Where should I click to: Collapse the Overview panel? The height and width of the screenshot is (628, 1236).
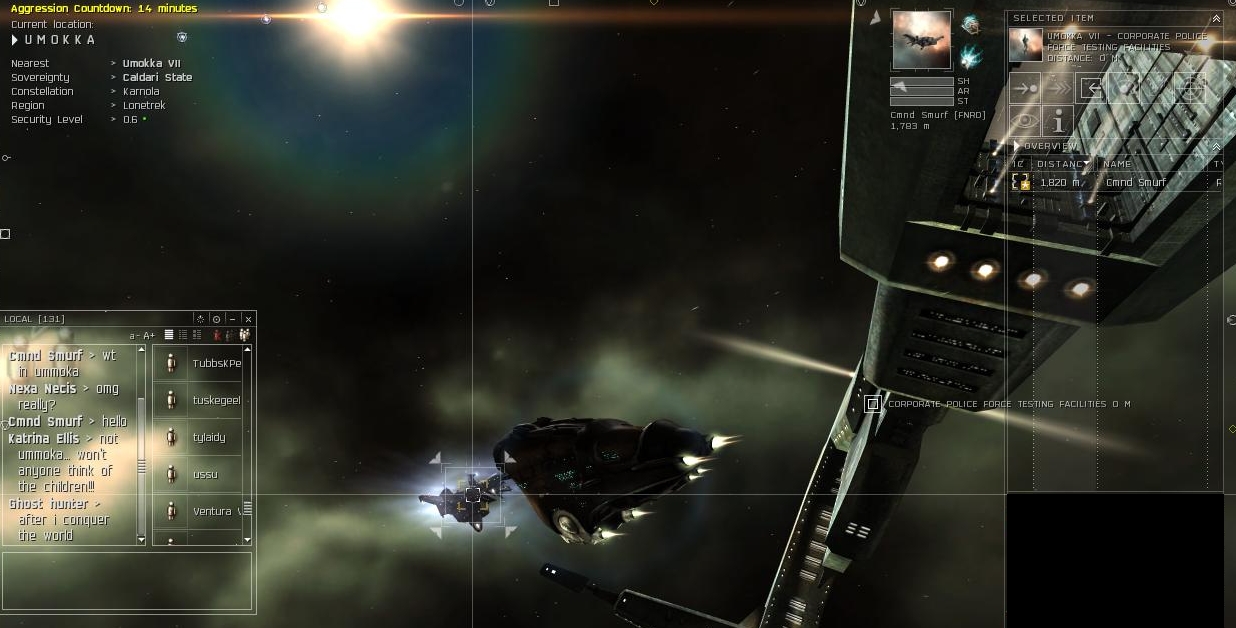(1216, 146)
